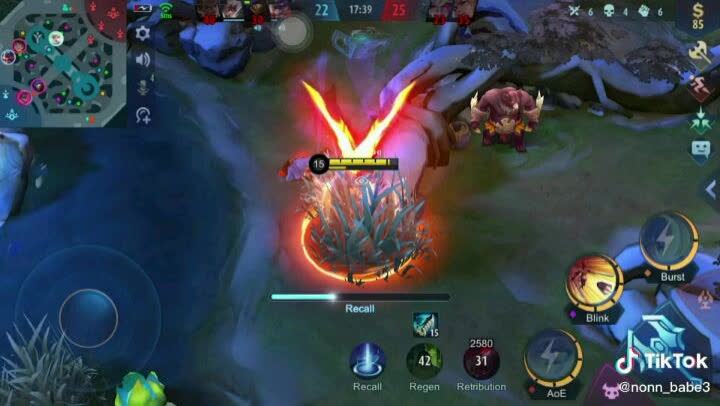Open the settings gear
This screenshot has width=720, height=406.
[143, 33]
